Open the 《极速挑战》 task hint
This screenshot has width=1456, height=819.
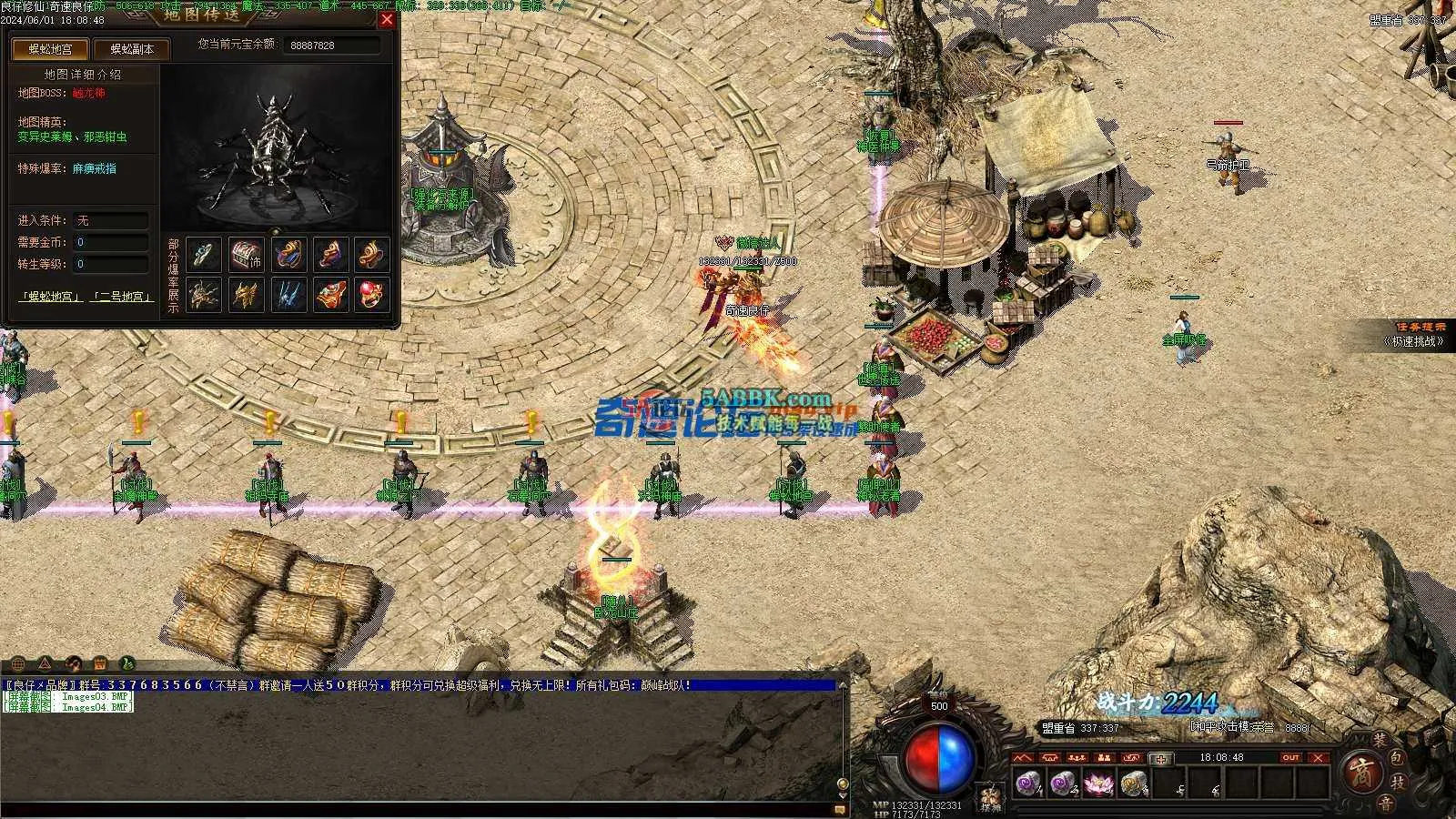(x=1414, y=341)
